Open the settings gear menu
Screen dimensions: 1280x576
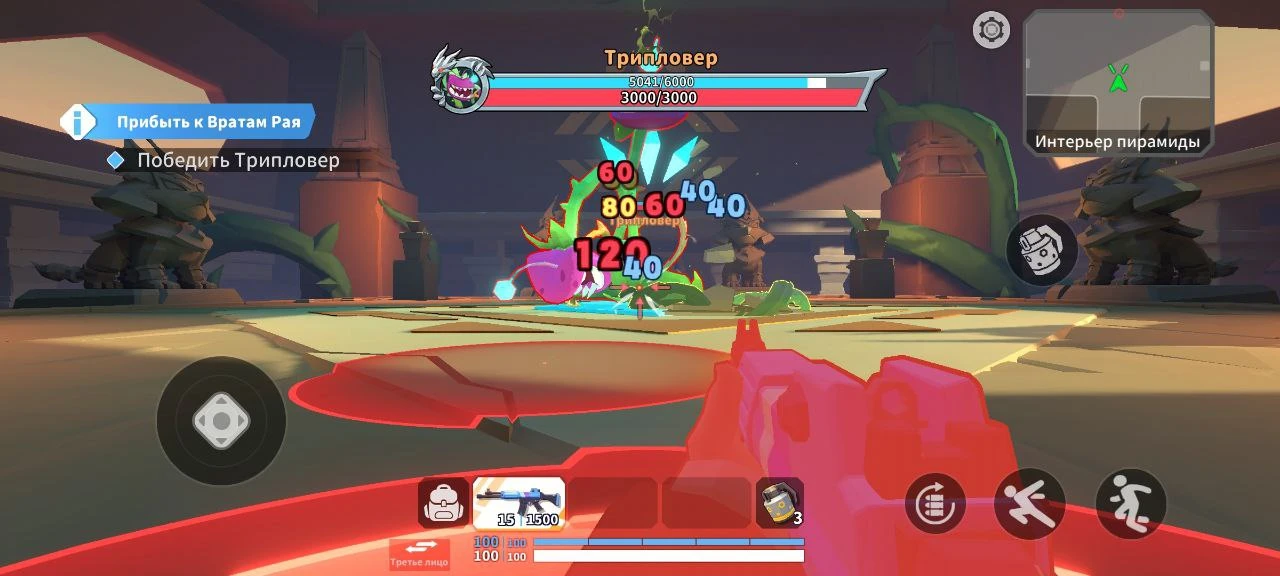(x=991, y=30)
